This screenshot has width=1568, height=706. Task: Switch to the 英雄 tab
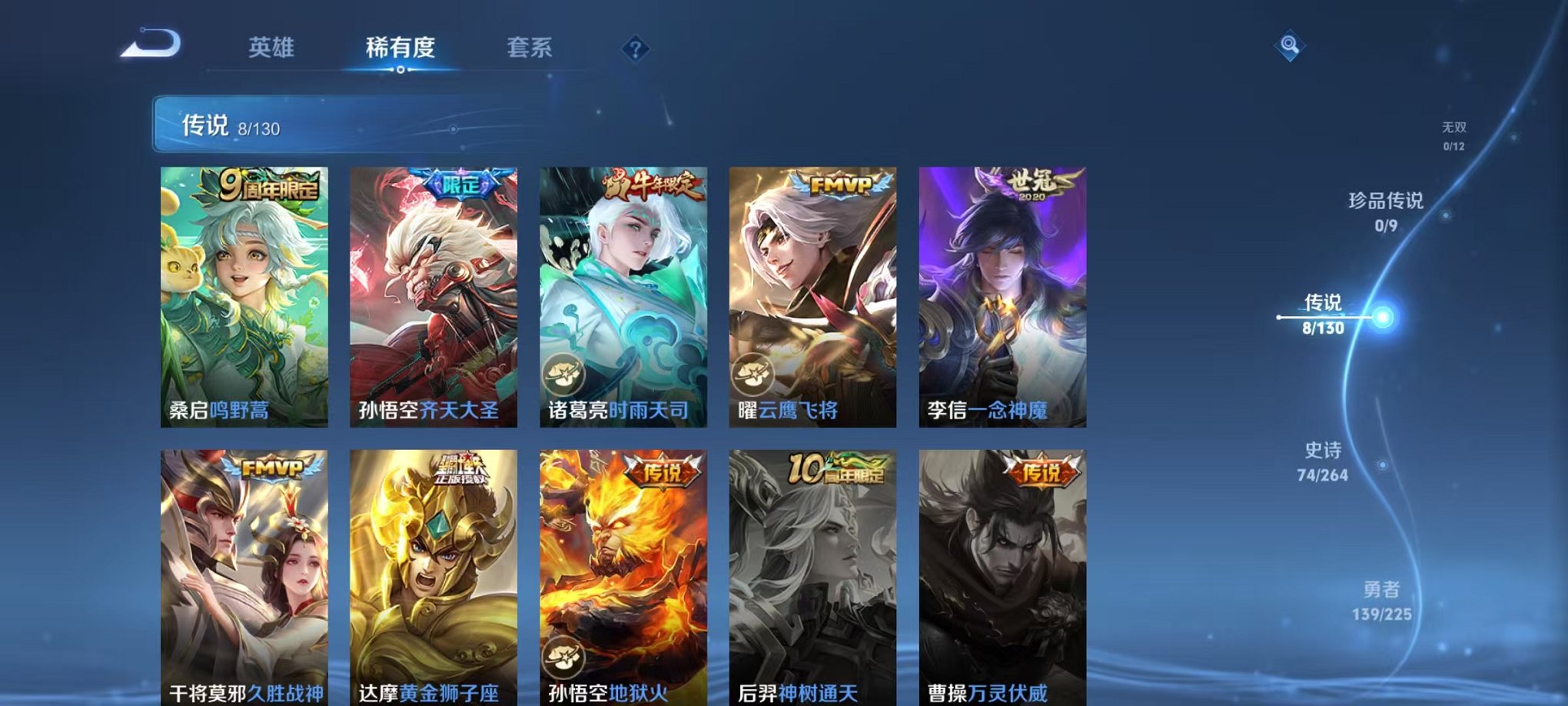(x=273, y=48)
